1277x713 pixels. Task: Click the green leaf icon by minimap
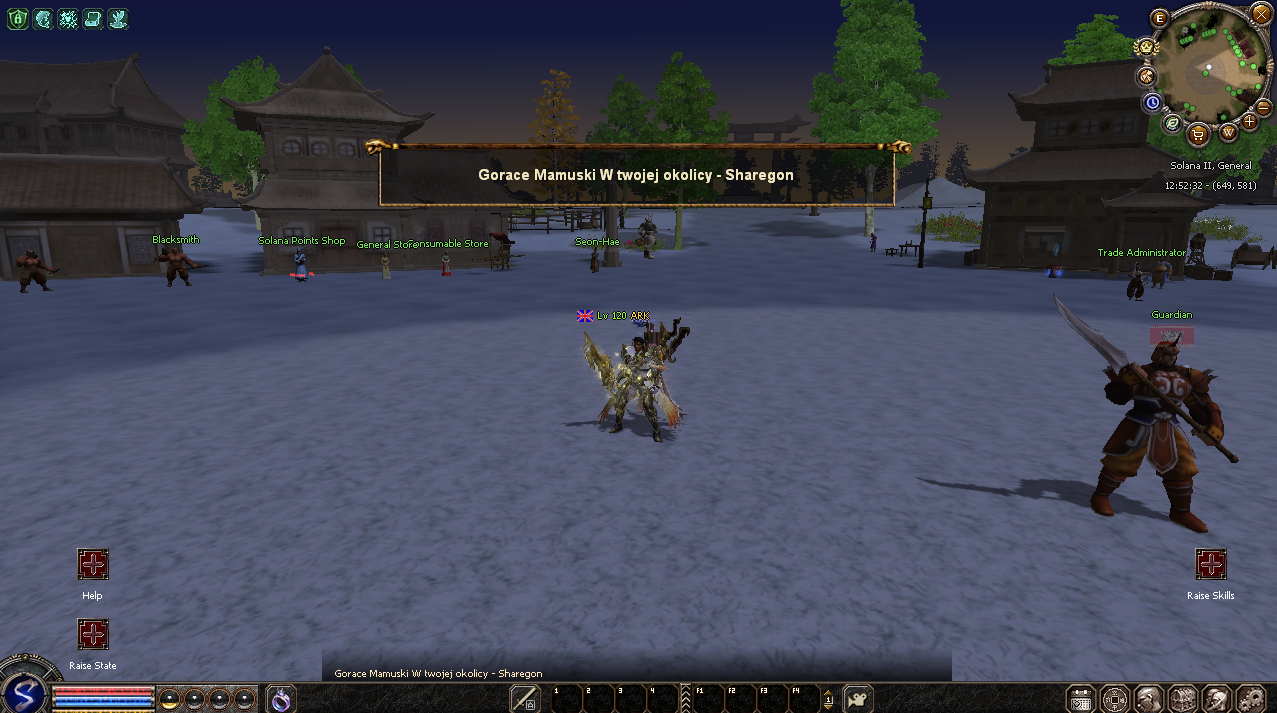[x=1172, y=122]
